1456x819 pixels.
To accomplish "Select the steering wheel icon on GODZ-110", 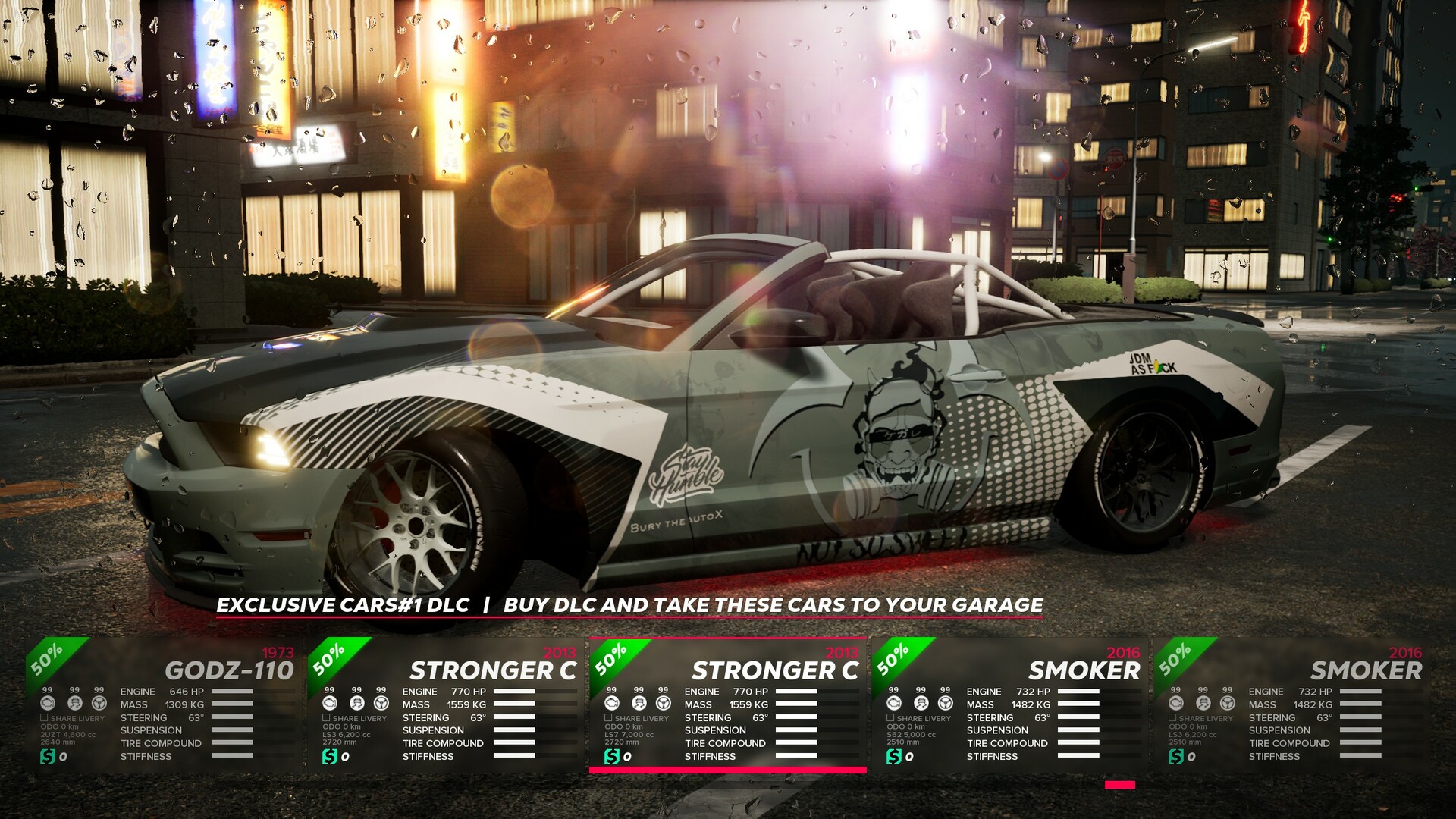I will coord(99,704).
